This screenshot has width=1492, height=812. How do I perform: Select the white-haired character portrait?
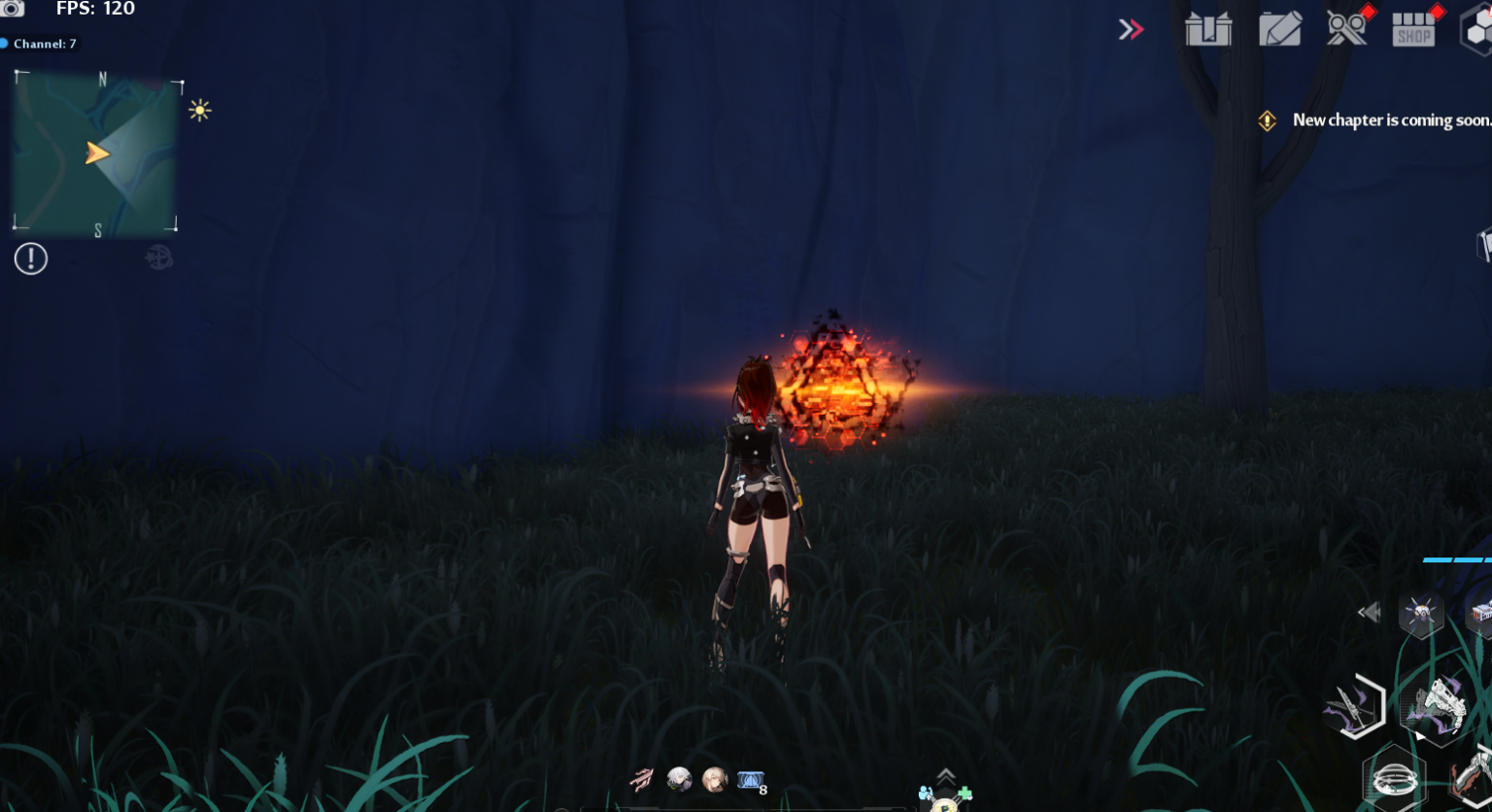[x=679, y=779]
